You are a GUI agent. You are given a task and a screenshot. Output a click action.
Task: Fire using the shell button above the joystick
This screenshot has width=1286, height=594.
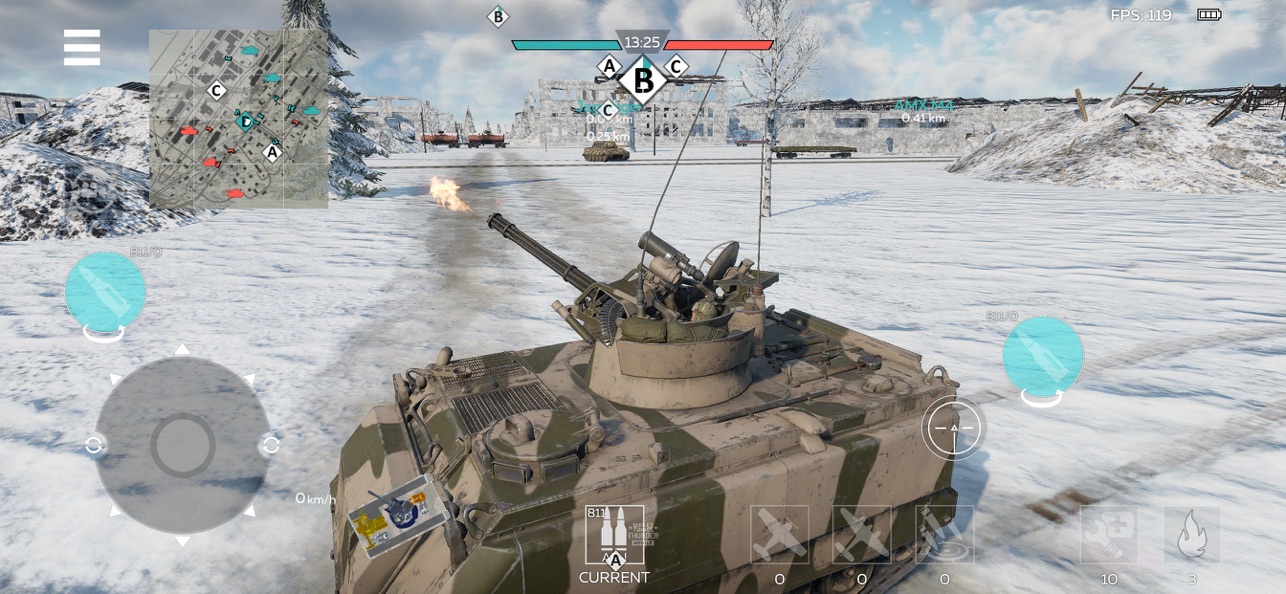click(105, 292)
